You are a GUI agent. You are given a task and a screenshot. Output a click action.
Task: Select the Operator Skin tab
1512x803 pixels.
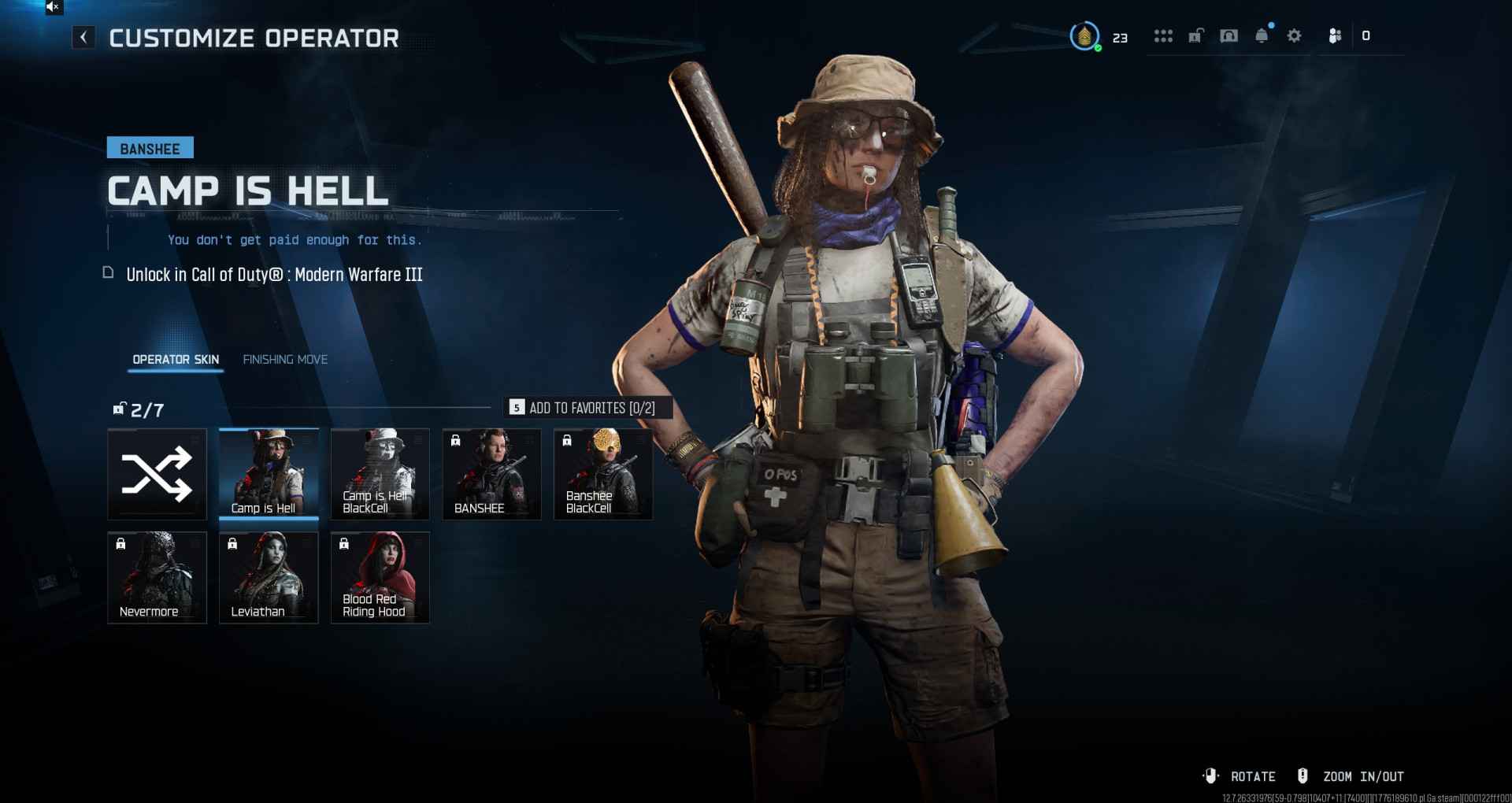pyautogui.click(x=176, y=360)
